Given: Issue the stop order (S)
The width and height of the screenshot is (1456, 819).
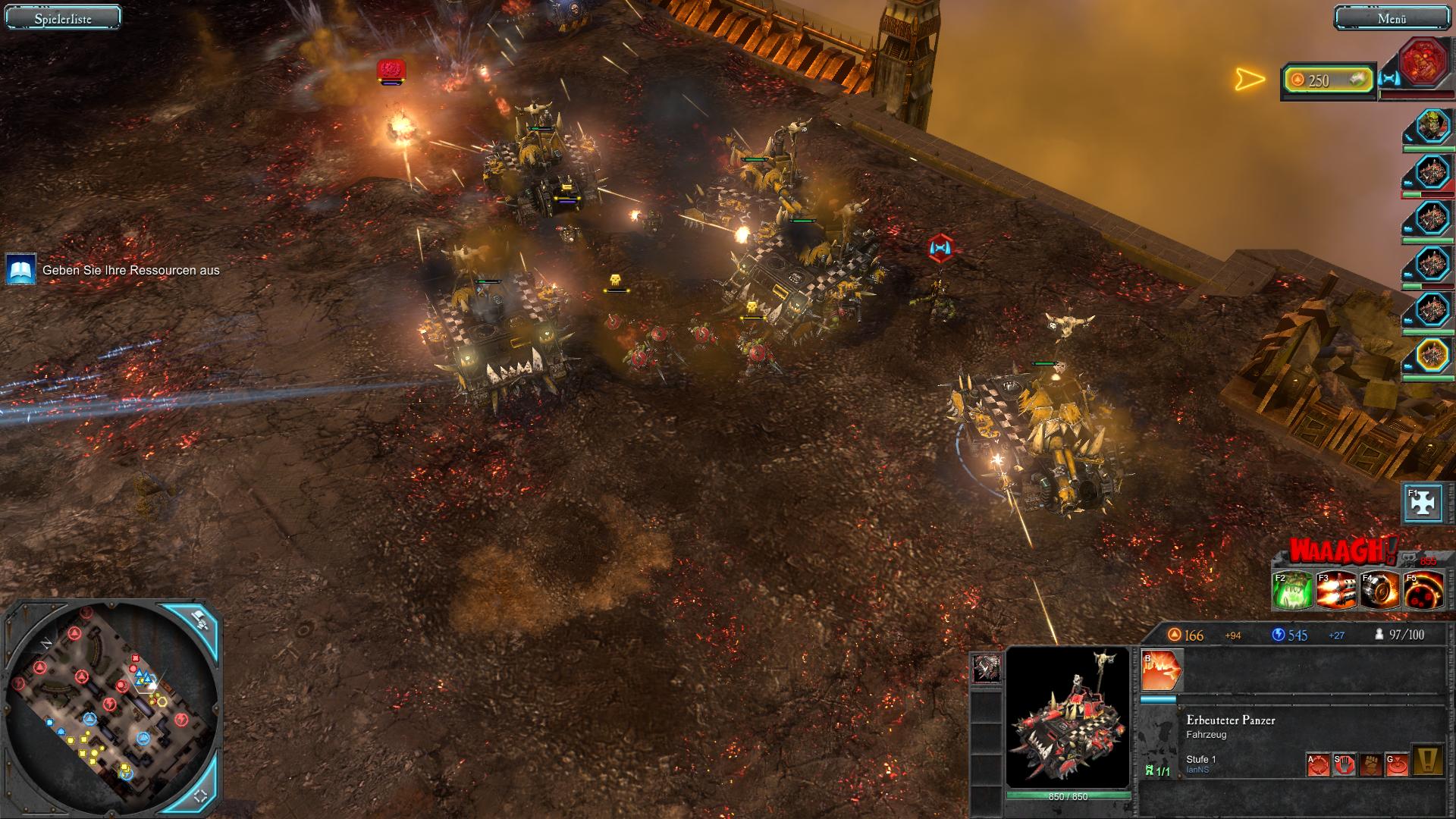Looking at the screenshot, I should pyautogui.click(x=1345, y=764).
